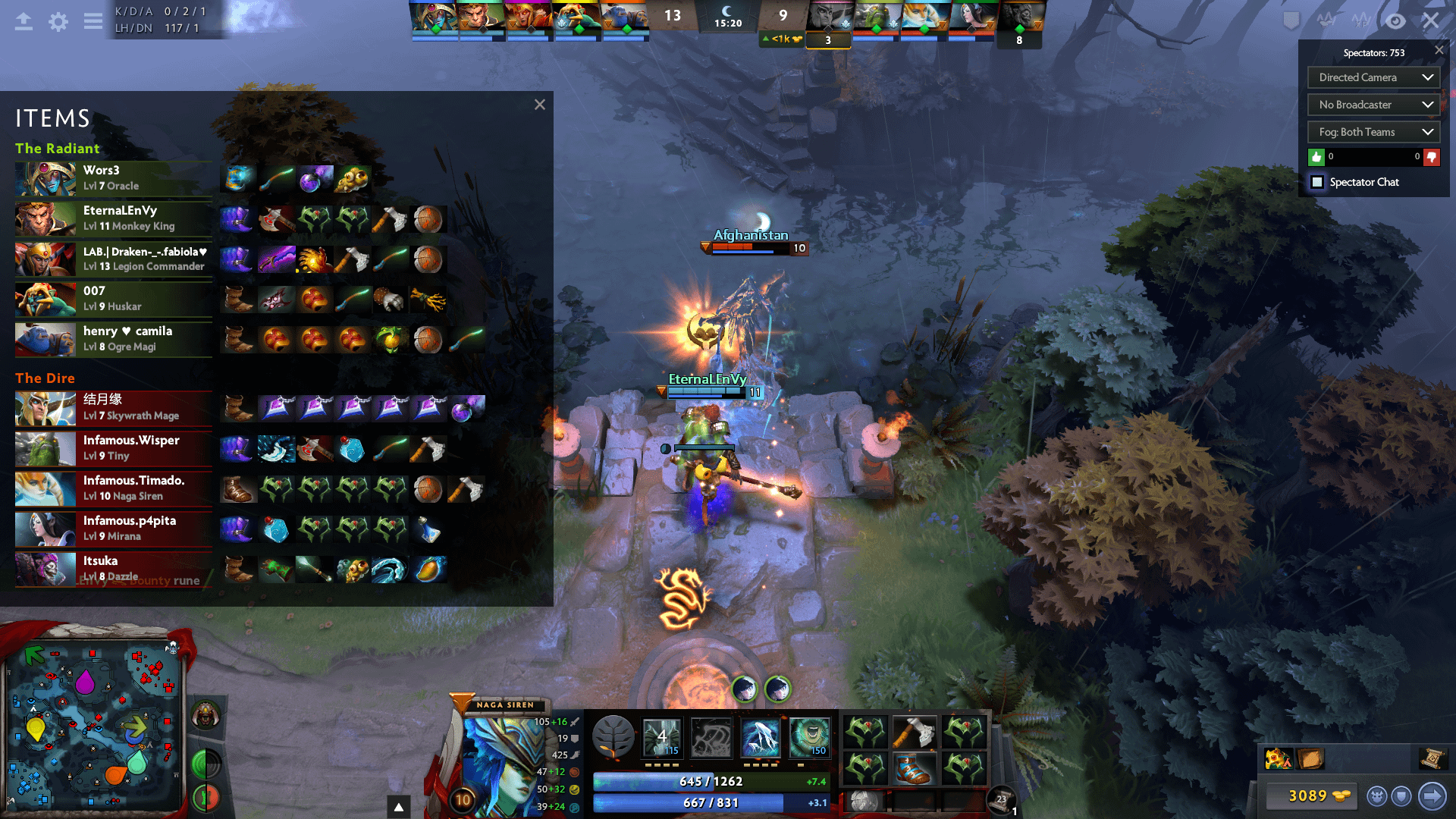
Task: Click the red thumbs-down vote button
Action: pos(1431,157)
